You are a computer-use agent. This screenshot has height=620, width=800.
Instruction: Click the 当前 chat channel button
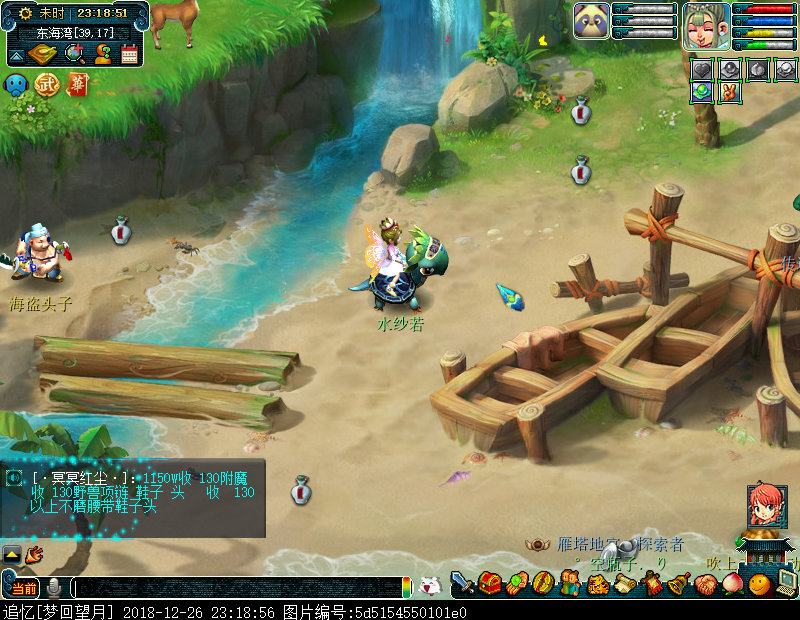click(x=24, y=587)
